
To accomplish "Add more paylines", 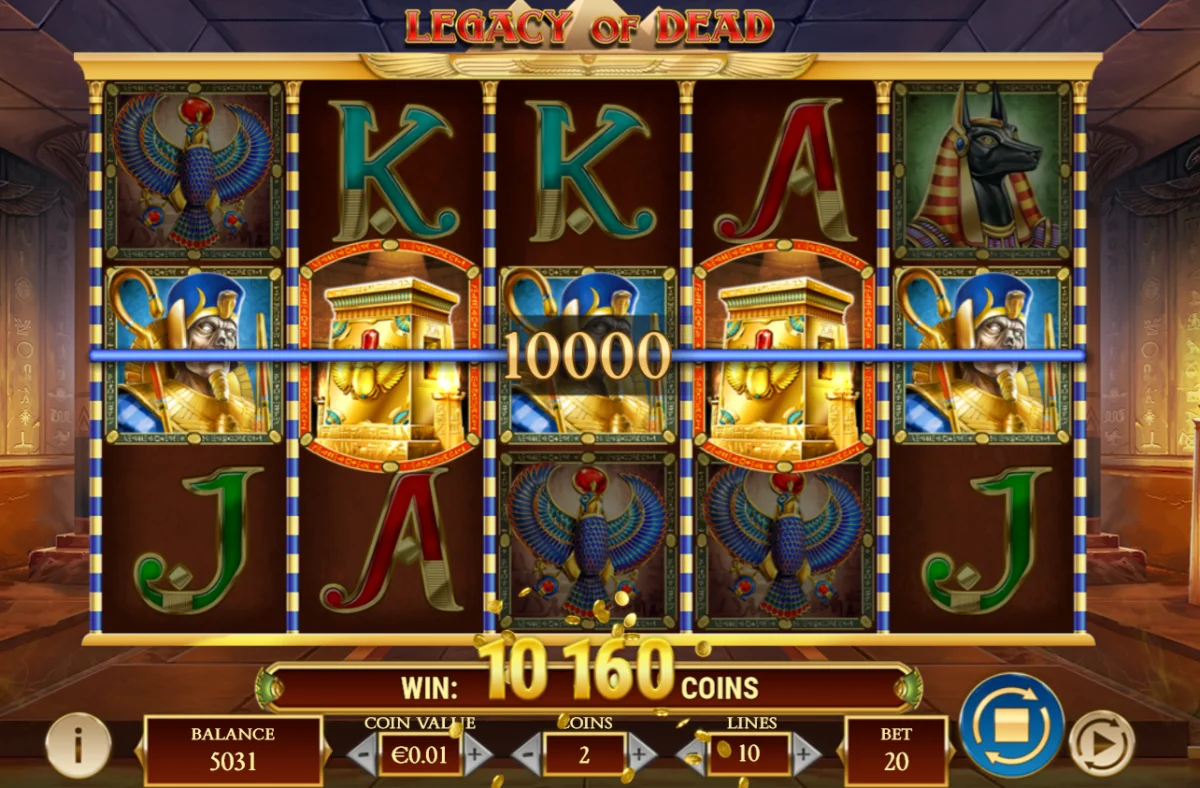I will [x=805, y=753].
